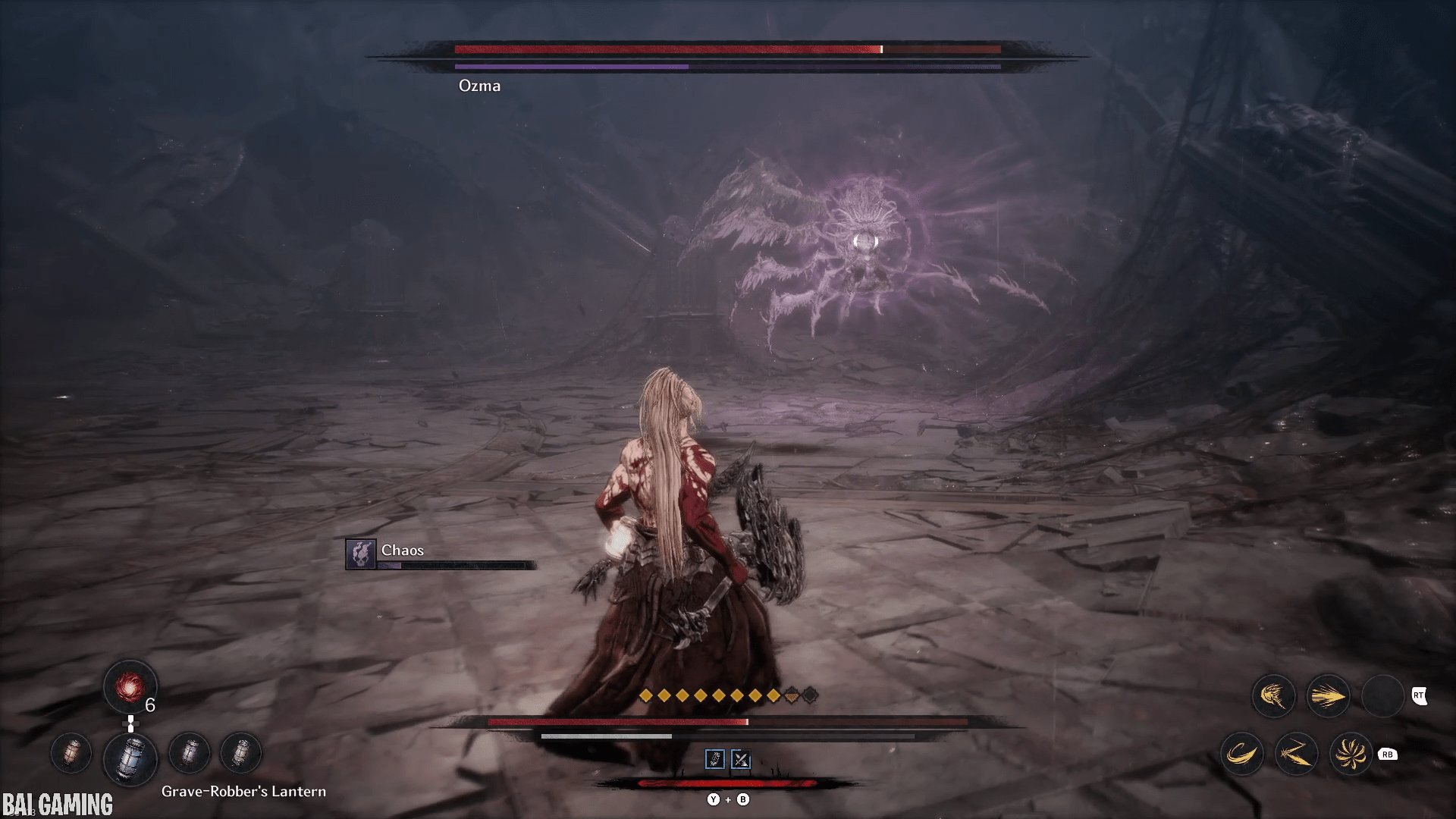
Task: Choose the orange-tinted lantern slot
Action: click(x=71, y=753)
